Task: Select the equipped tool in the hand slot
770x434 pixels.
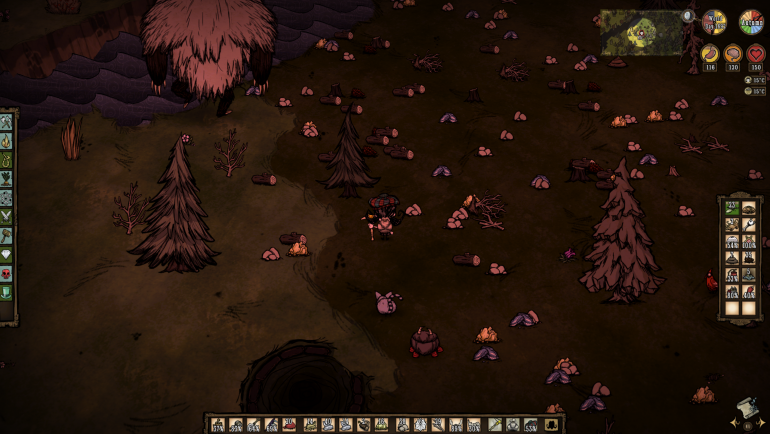Action: [495, 424]
